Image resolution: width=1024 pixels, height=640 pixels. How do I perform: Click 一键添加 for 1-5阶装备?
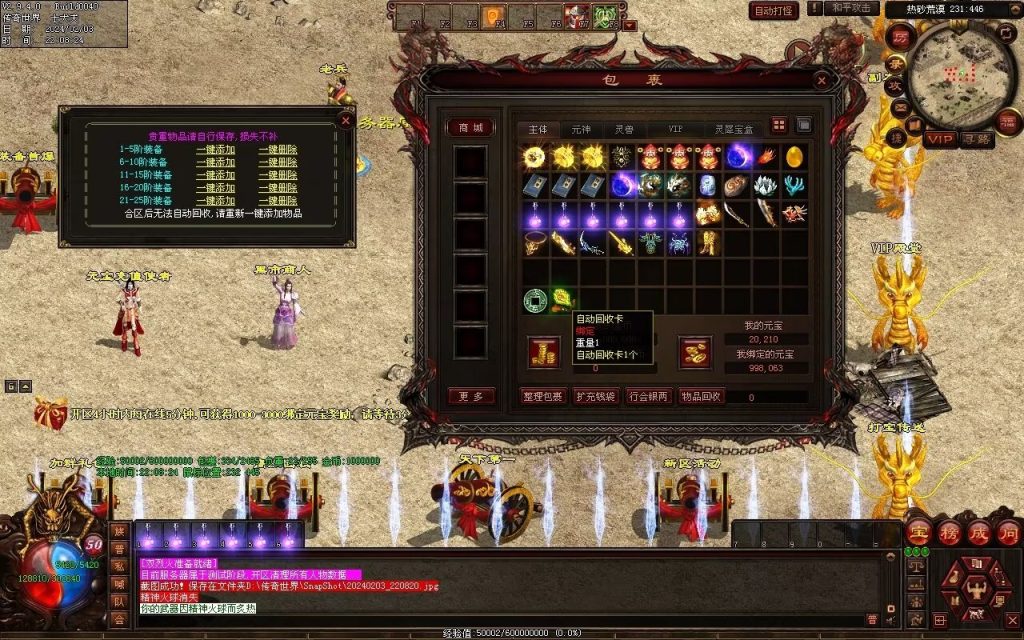(215, 149)
